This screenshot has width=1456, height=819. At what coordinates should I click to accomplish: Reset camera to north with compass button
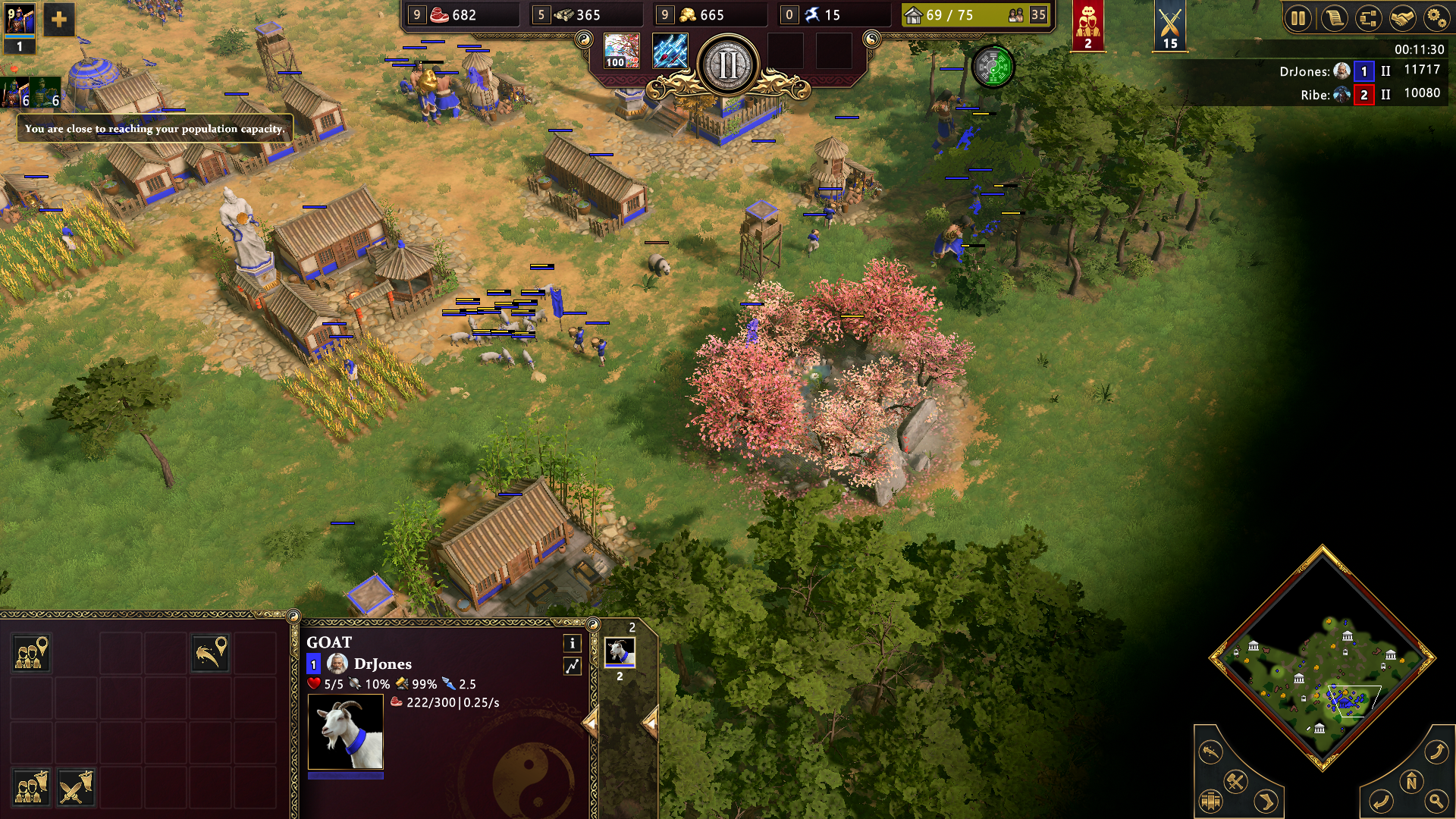pos(1411,781)
